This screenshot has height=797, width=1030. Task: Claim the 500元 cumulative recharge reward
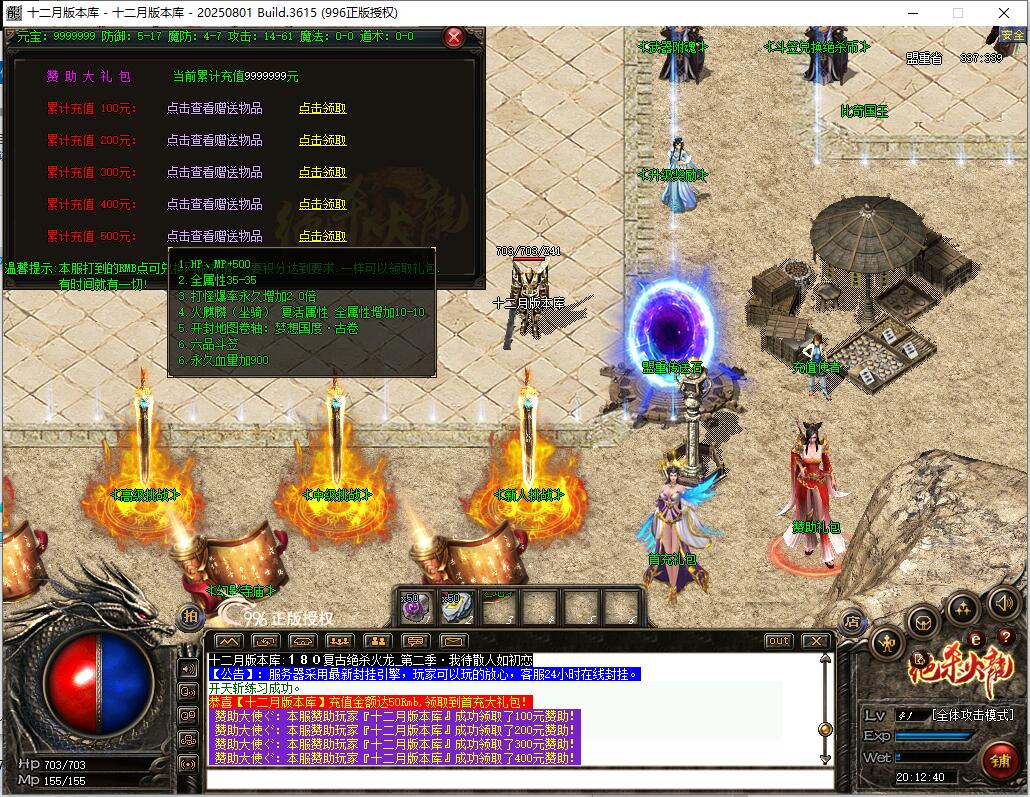click(322, 236)
